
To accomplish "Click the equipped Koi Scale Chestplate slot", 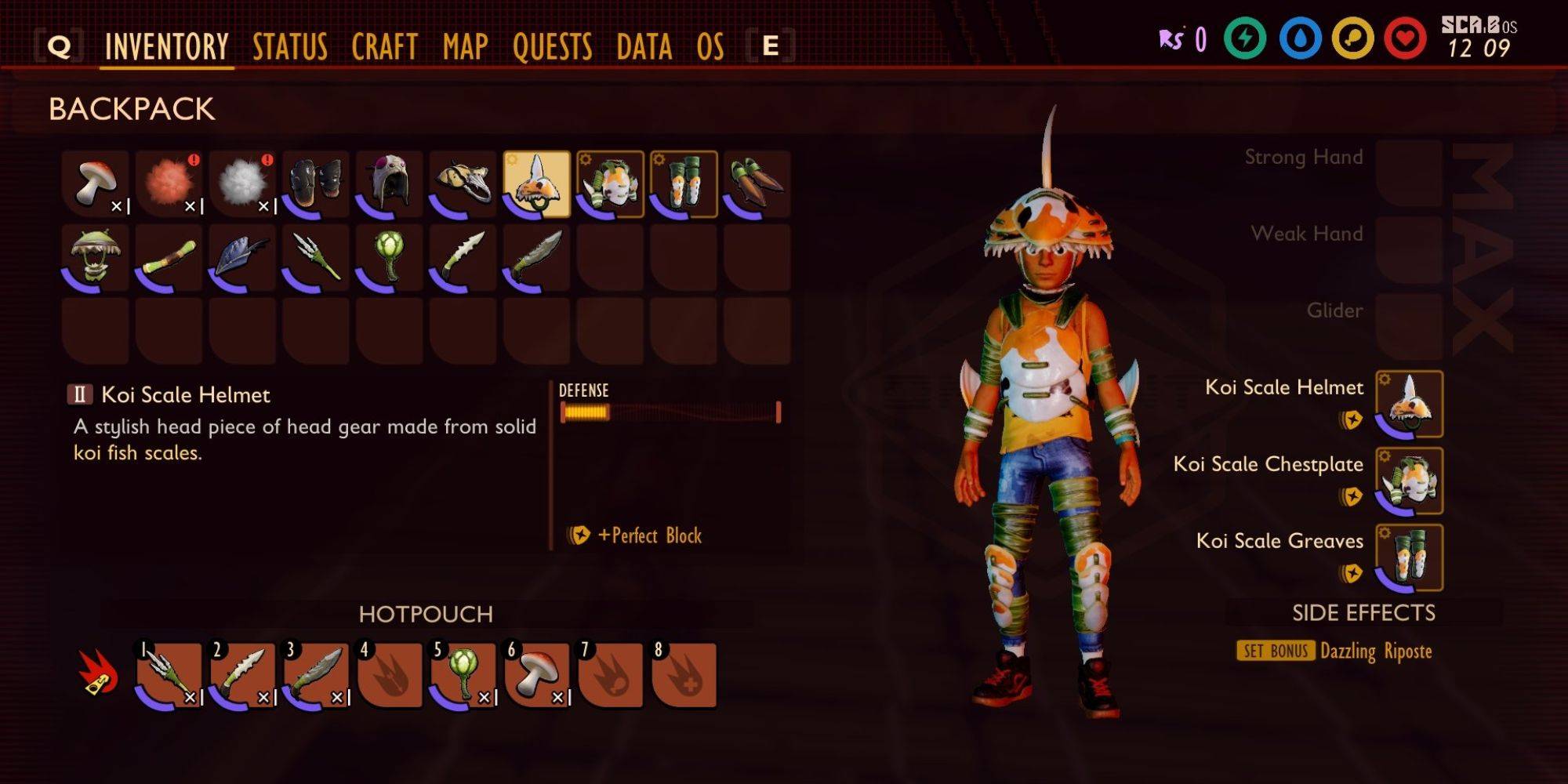I will (1409, 481).
